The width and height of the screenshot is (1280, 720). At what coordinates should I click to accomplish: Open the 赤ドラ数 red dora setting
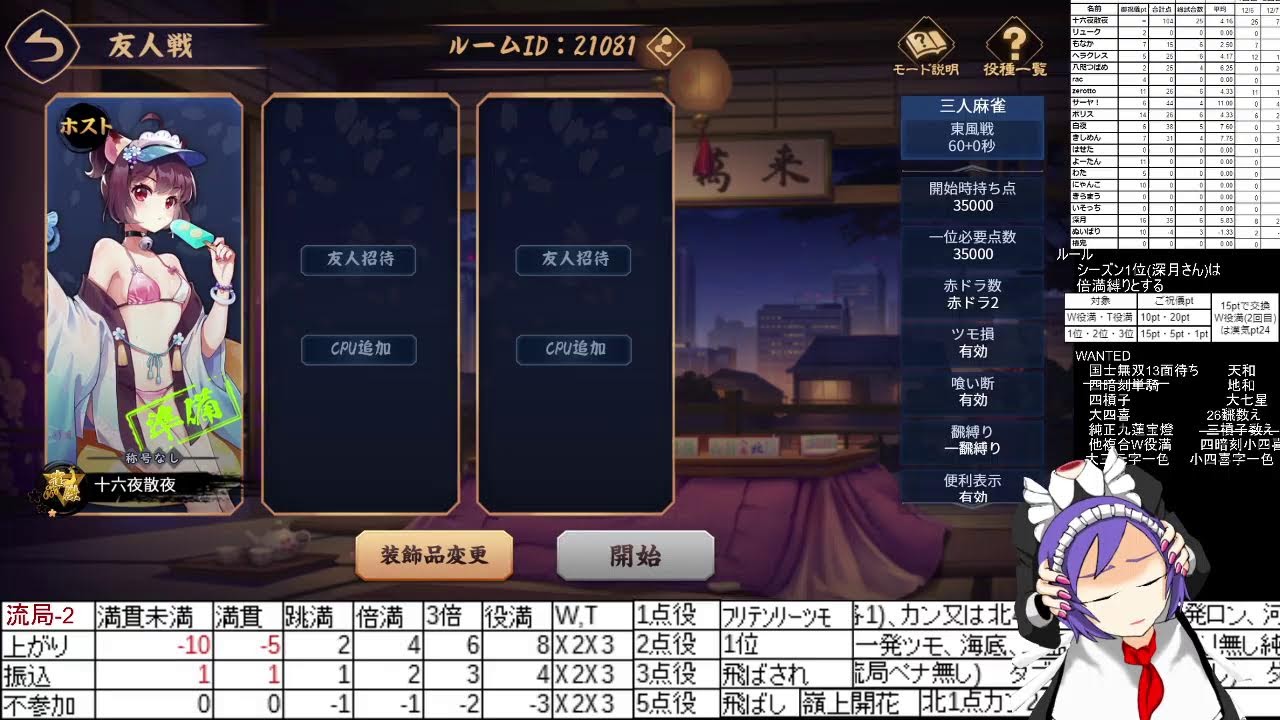[972, 293]
